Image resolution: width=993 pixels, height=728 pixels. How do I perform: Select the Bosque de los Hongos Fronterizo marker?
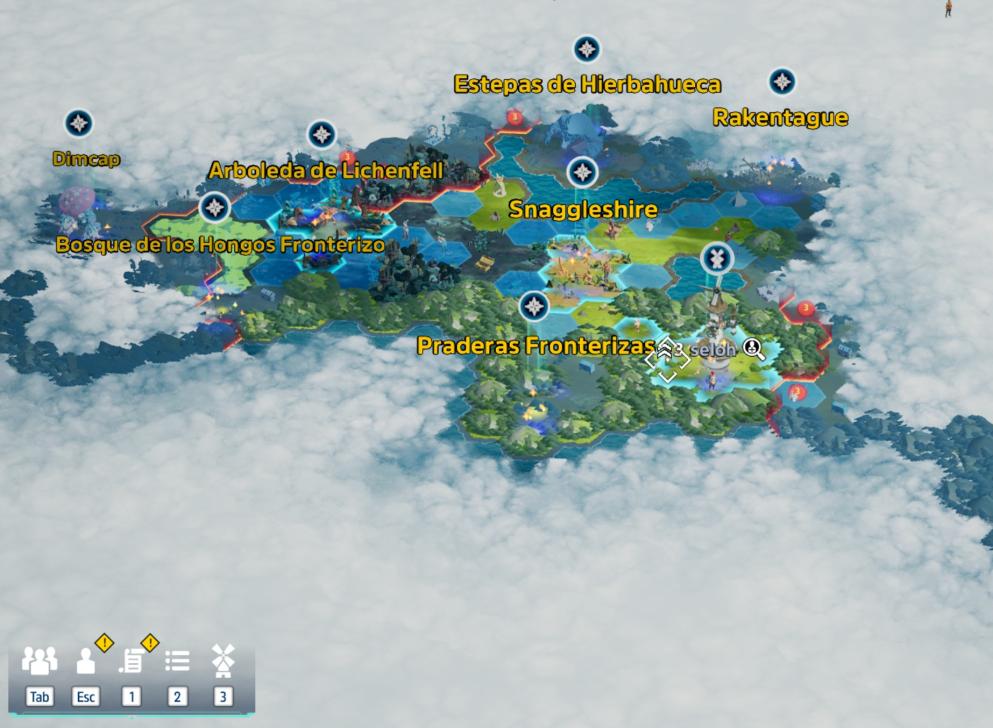(x=214, y=208)
